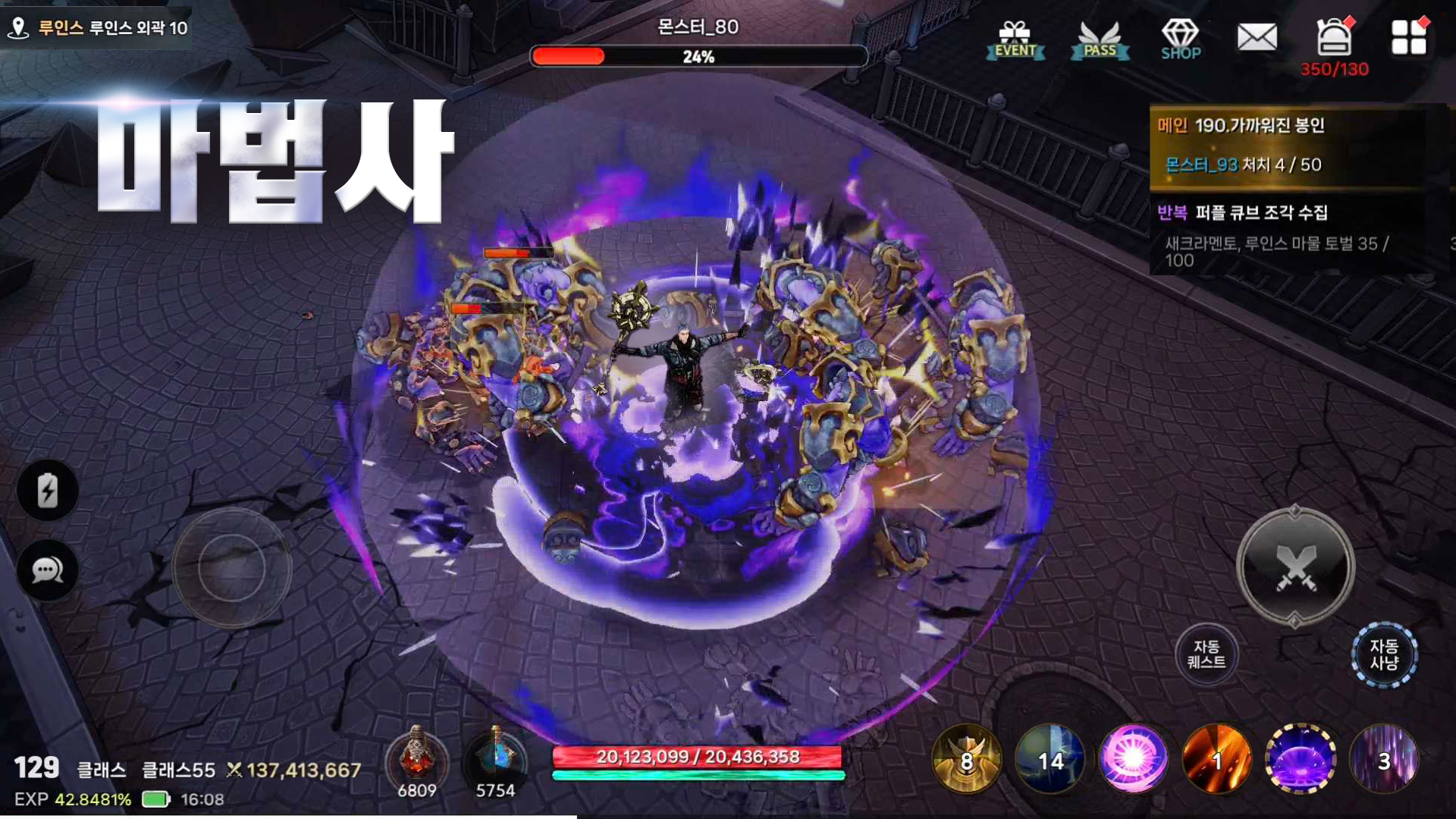
Task: Open the inventory bag showing 350/130
Action: [1334, 39]
